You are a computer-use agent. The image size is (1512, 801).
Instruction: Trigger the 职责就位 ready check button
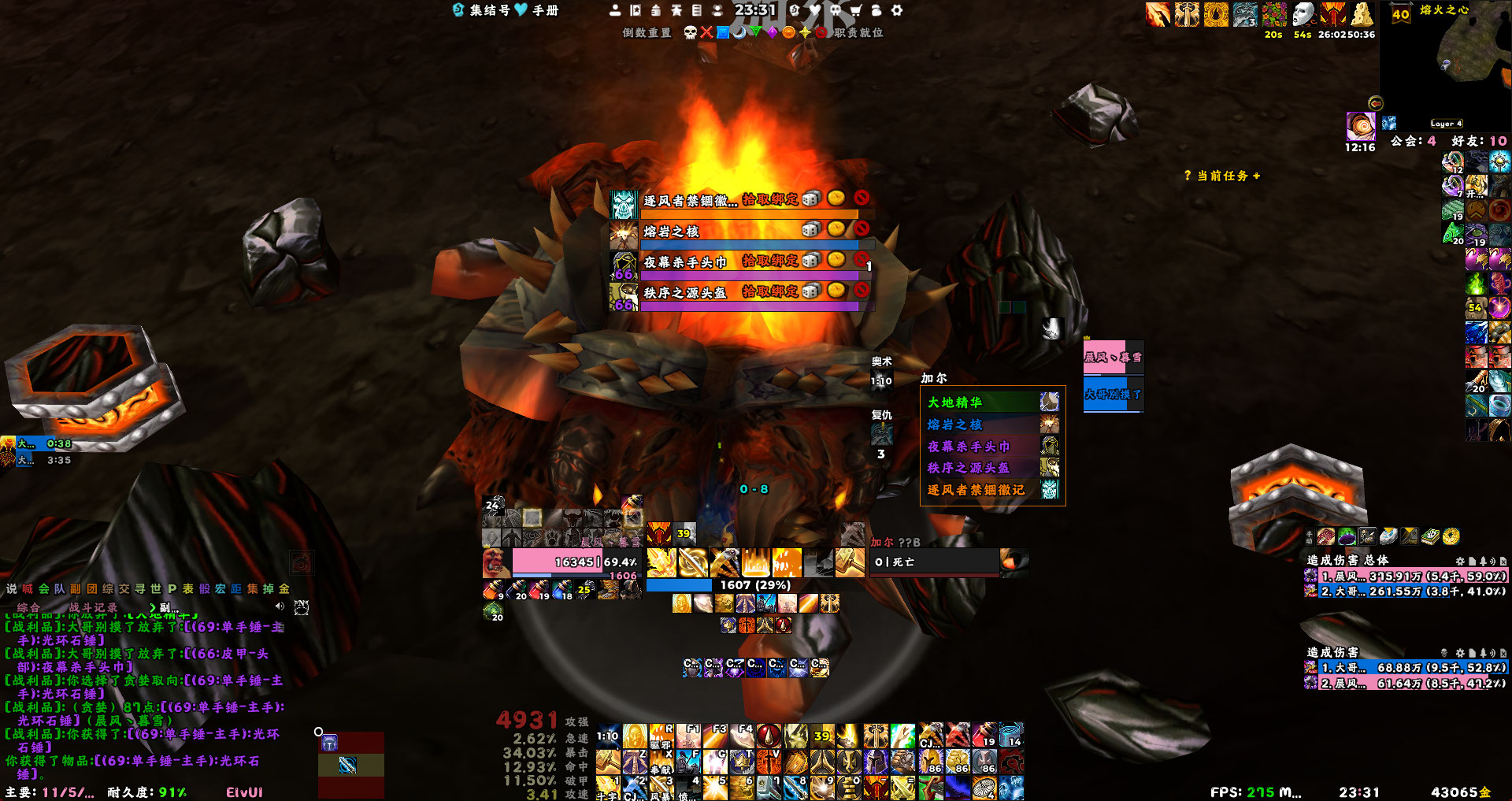pyautogui.click(x=858, y=32)
